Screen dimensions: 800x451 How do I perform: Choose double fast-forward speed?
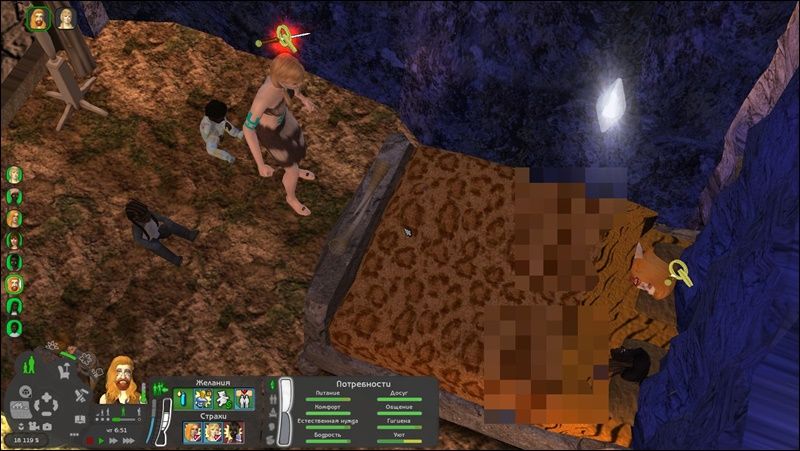(x=112, y=440)
